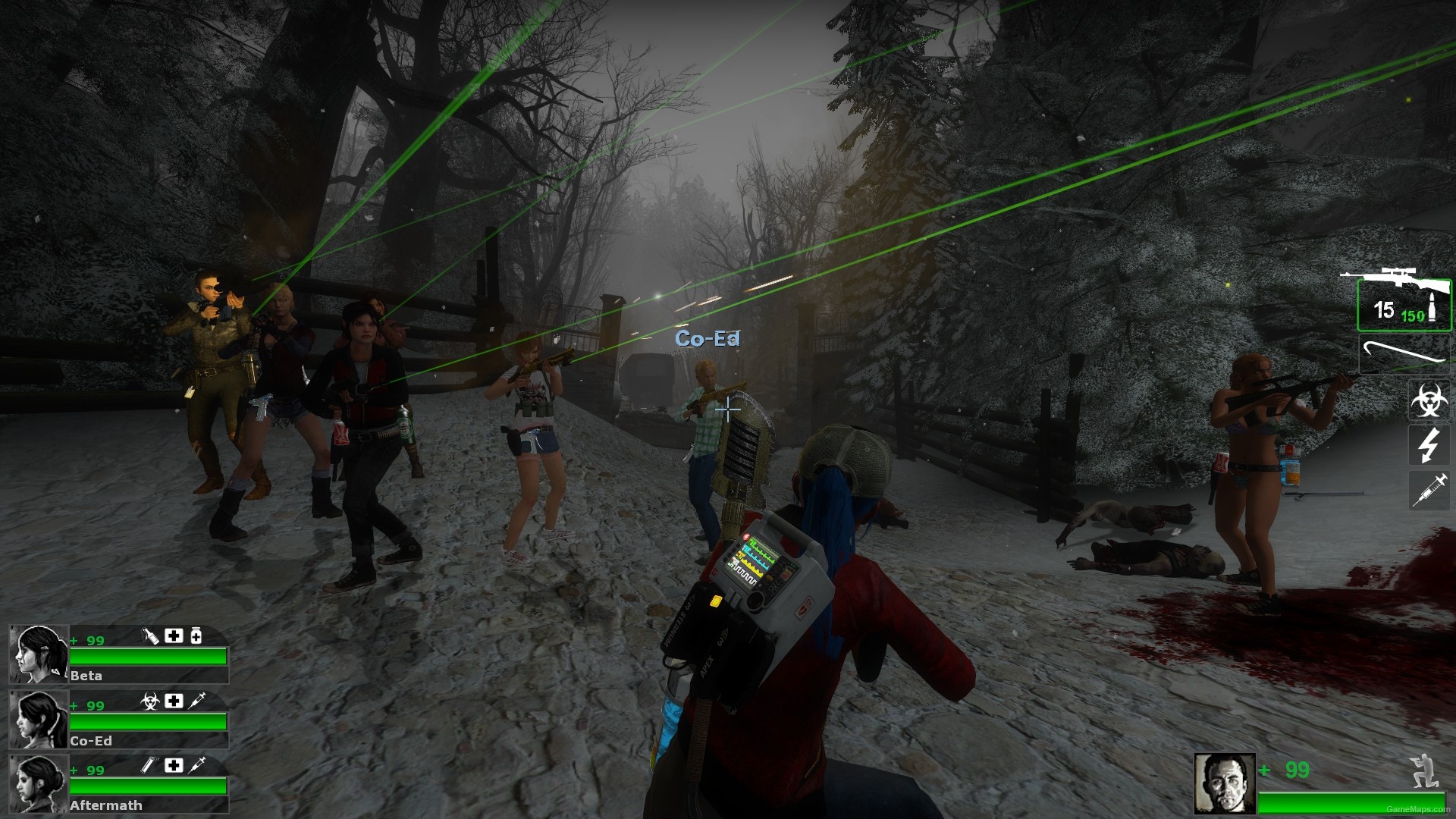Click Beta's pain pills bottle icon
The image size is (1456, 819).
[x=196, y=635]
